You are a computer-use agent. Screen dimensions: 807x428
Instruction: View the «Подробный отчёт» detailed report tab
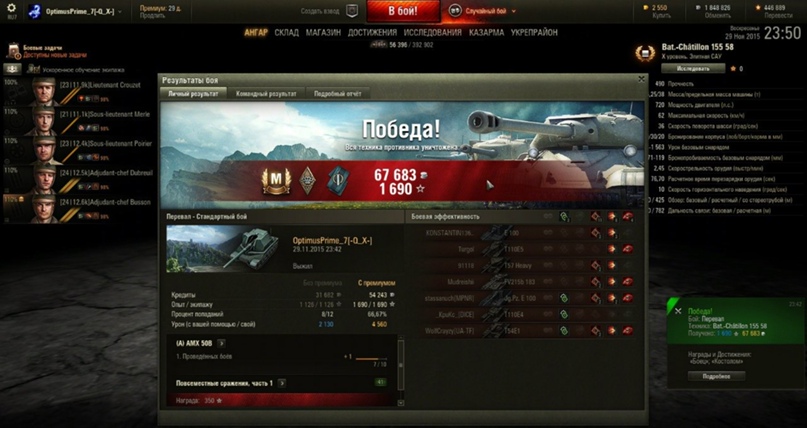(336, 93)
